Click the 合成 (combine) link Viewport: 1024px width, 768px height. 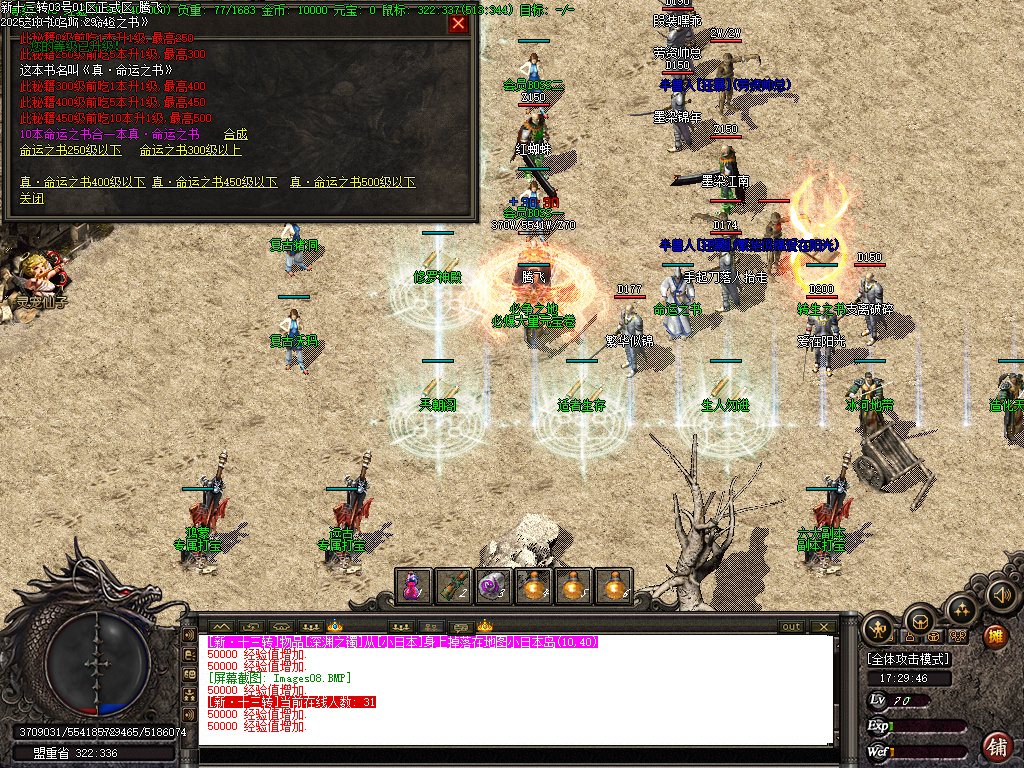point(235,134)
